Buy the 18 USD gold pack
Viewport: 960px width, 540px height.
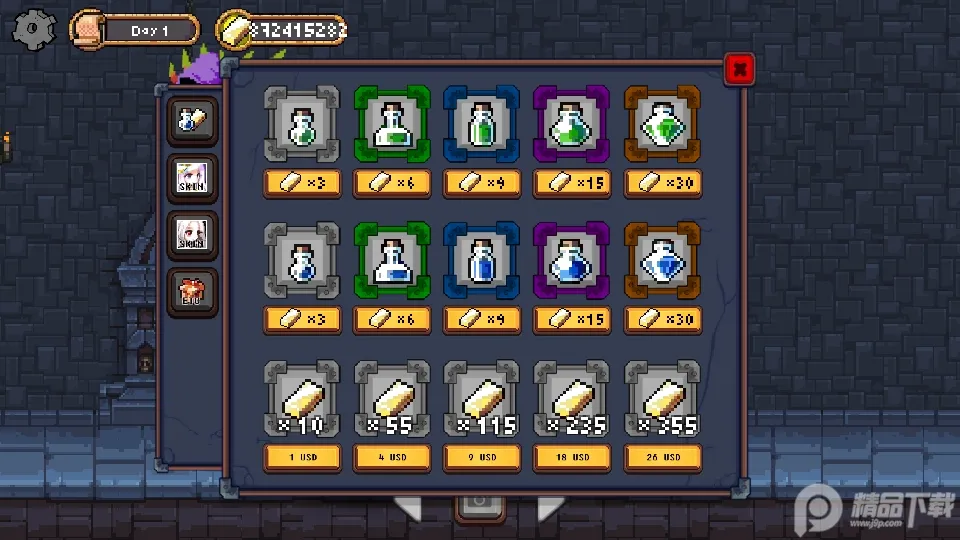pyautogui.click(x=572, y=457)
